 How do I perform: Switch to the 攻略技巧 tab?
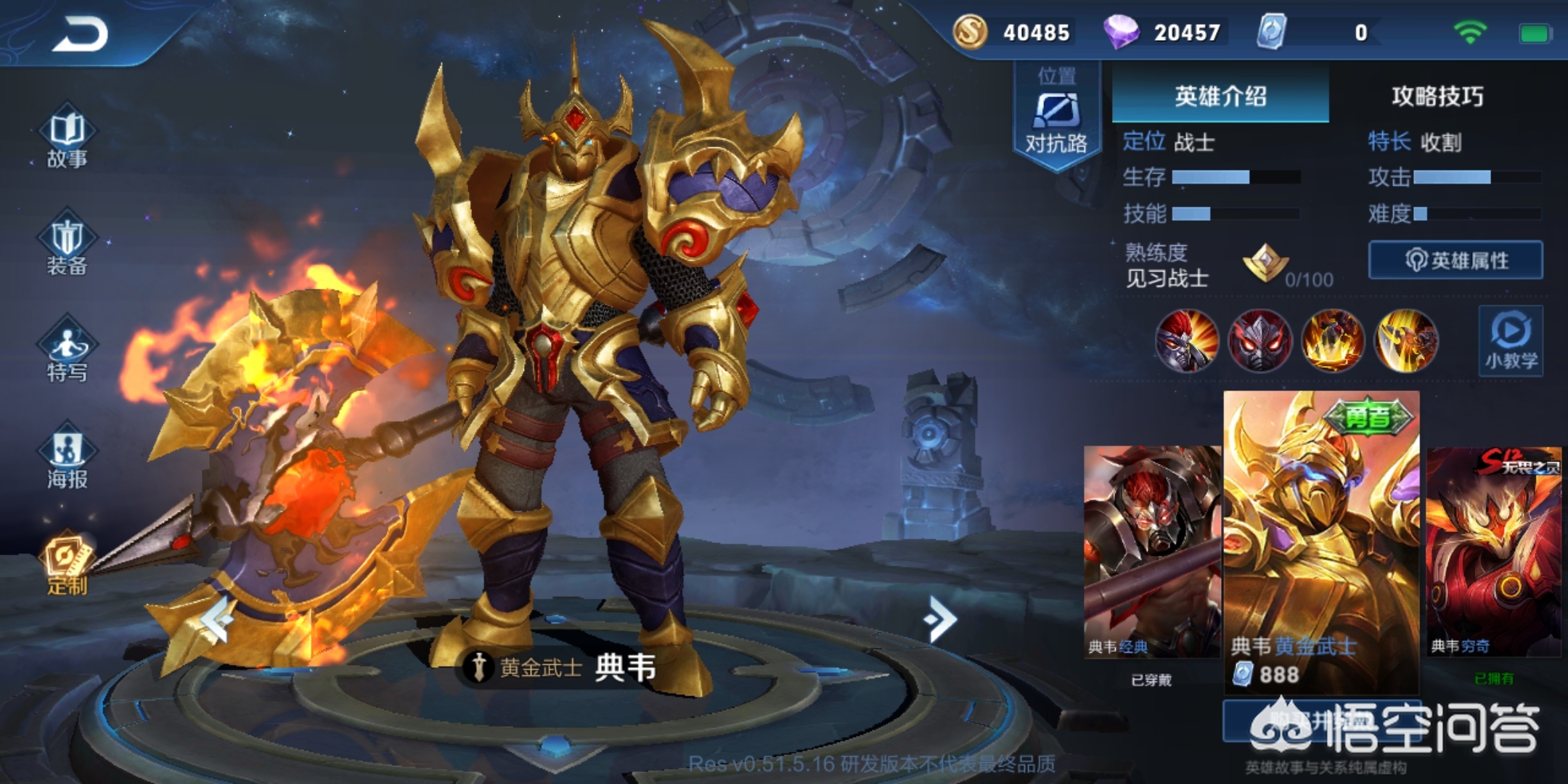[1437, 96]
